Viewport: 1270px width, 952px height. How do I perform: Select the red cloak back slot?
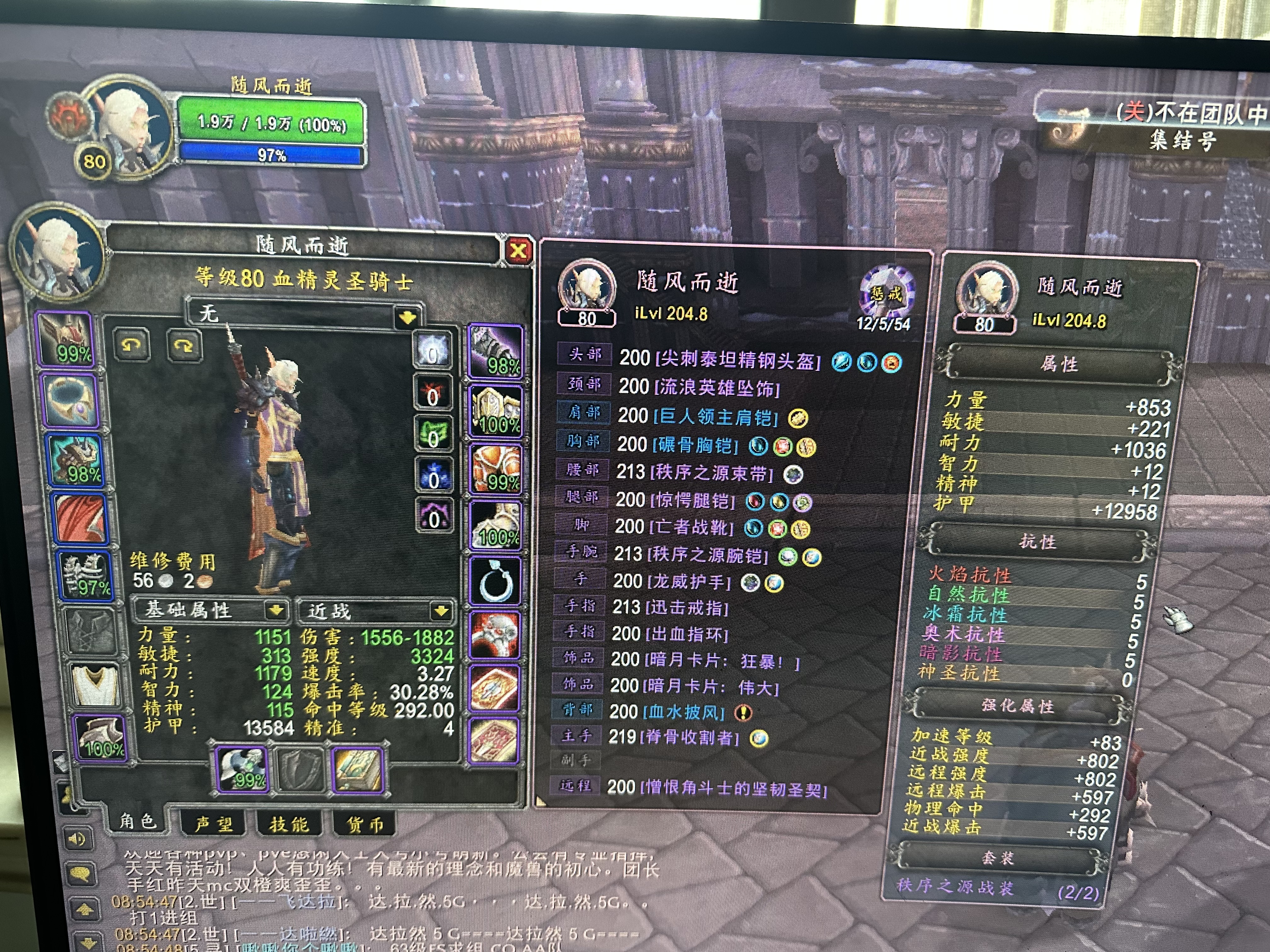[80, 518]
